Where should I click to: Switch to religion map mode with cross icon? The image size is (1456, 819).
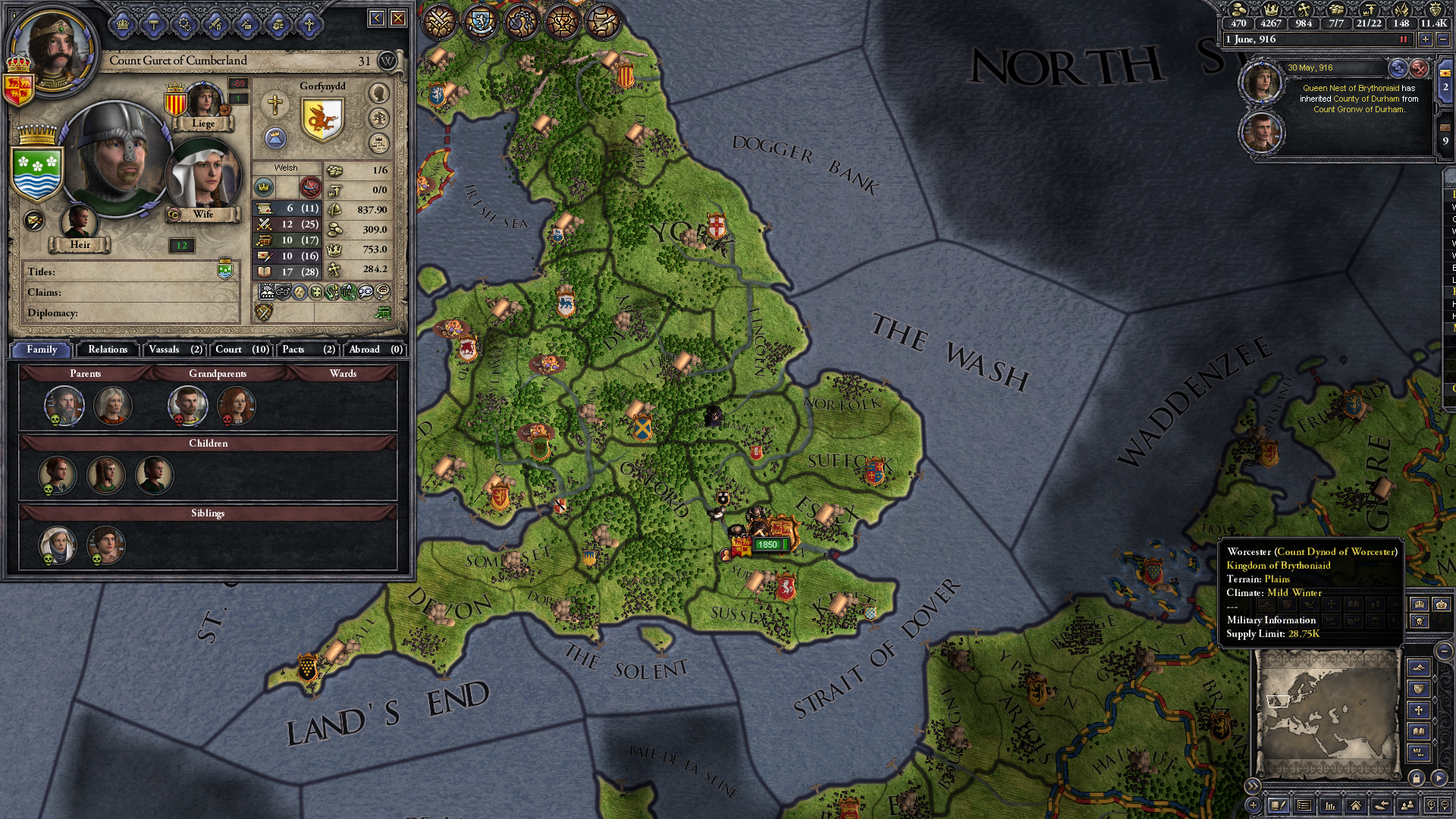pos(1419,711)
